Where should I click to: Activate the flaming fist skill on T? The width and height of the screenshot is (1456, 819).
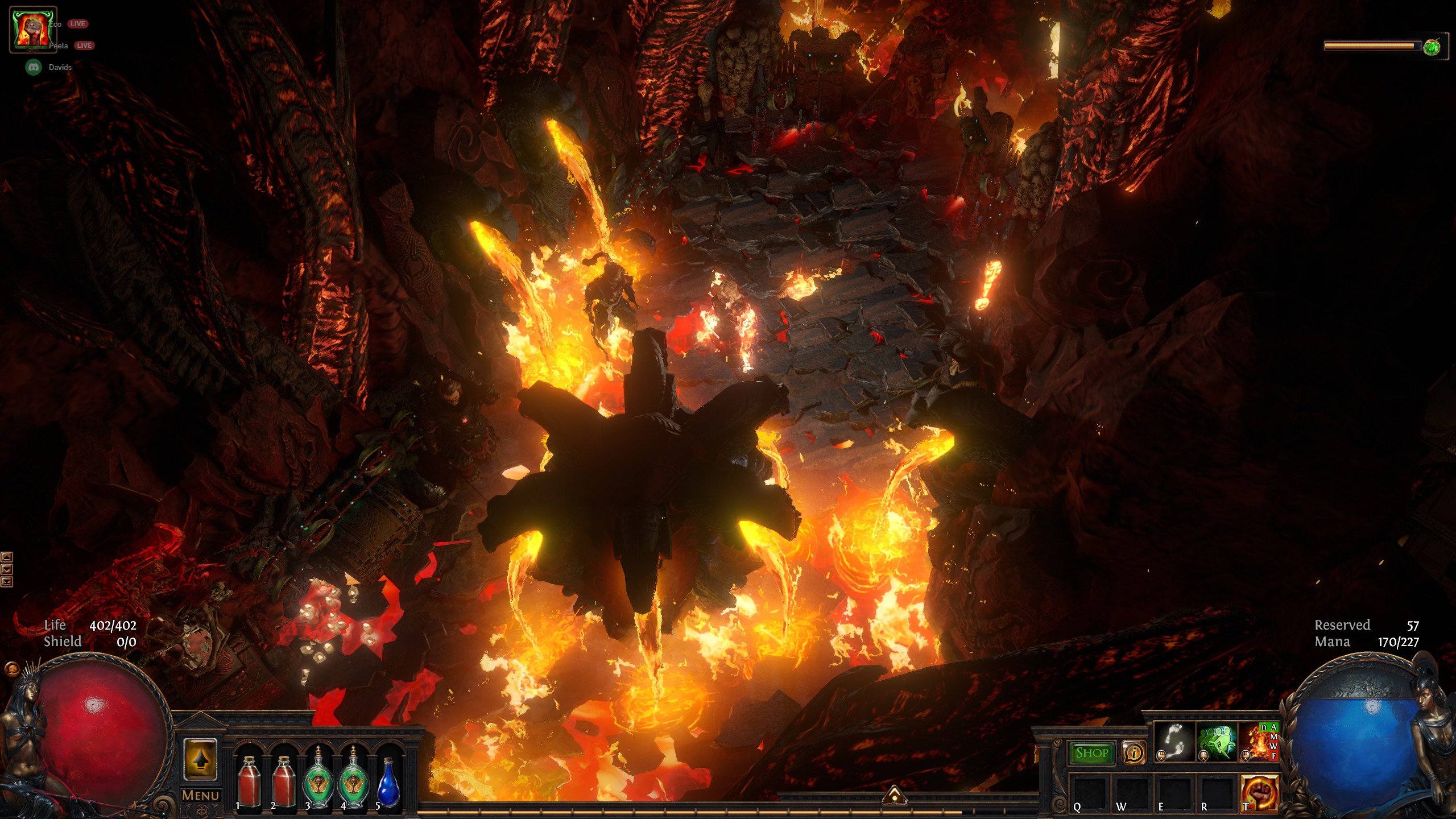(1259, 792)
